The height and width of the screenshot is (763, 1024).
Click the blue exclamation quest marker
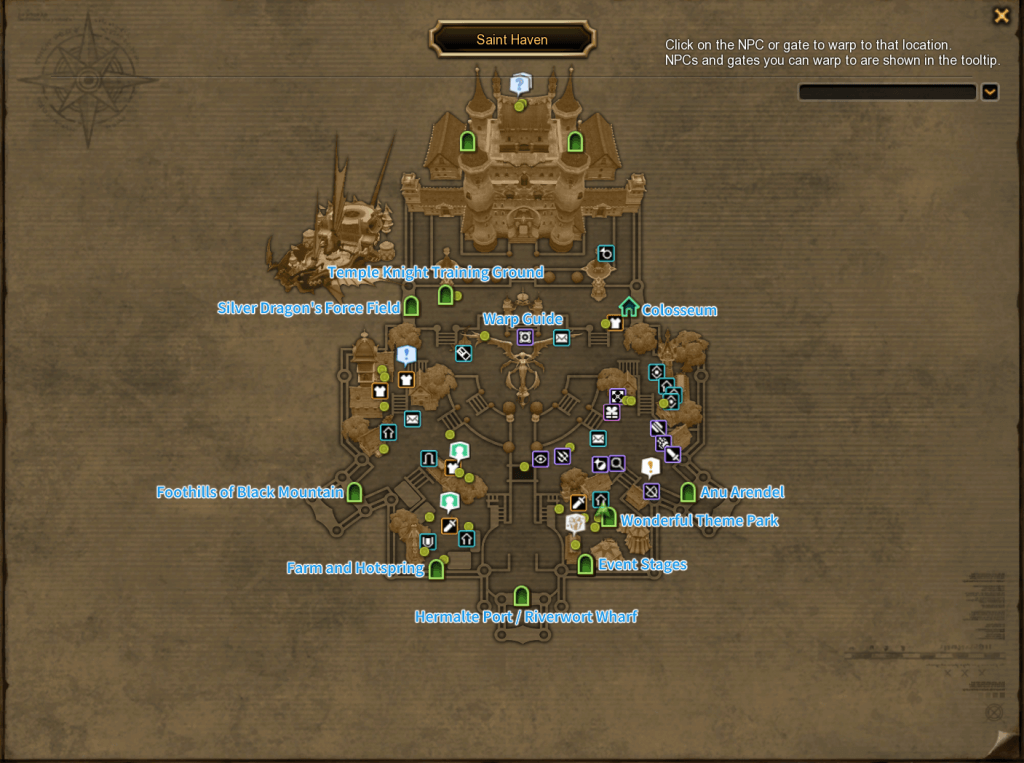[x=405, y=355]
